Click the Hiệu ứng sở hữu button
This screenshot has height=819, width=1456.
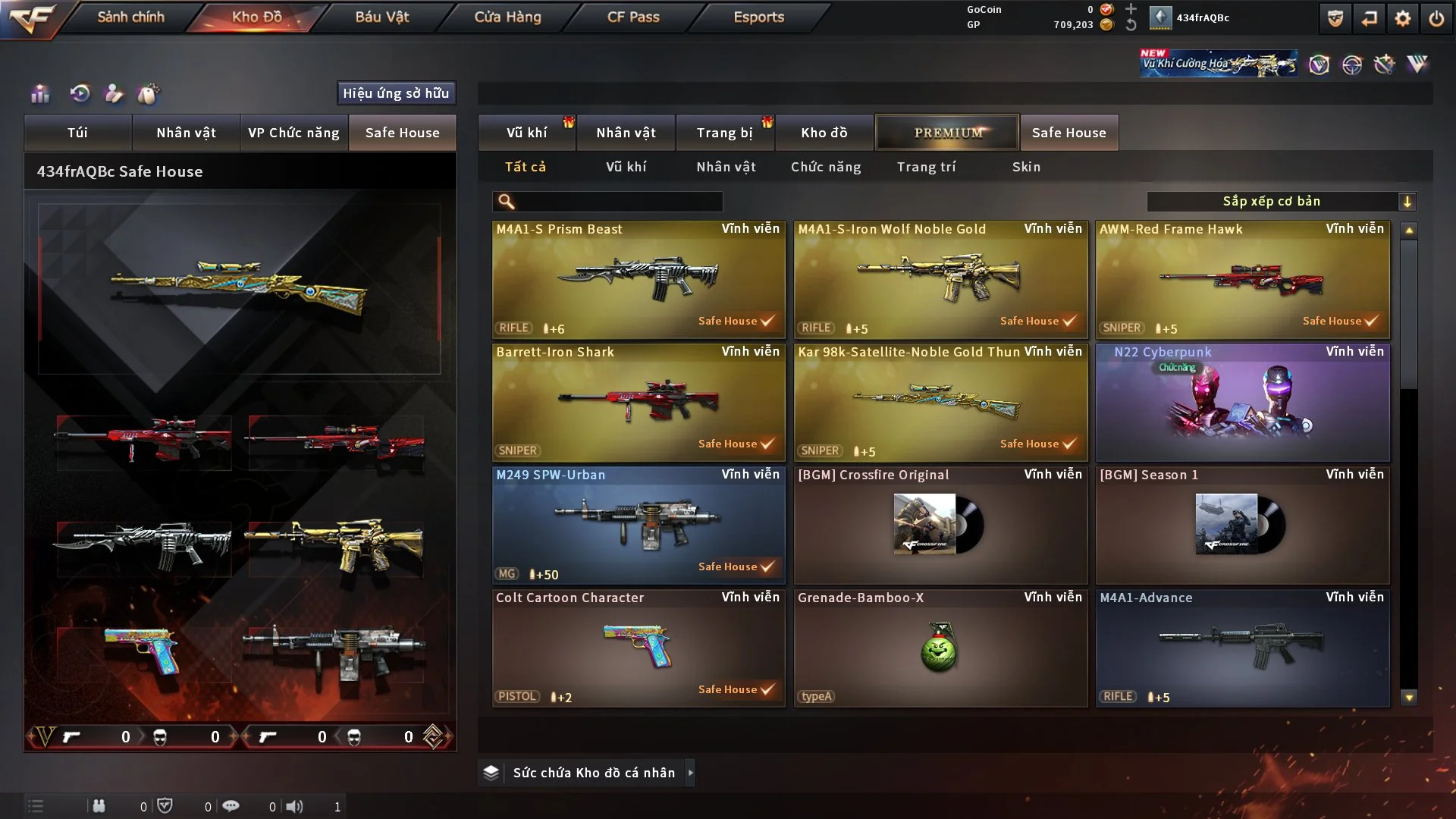396,93
